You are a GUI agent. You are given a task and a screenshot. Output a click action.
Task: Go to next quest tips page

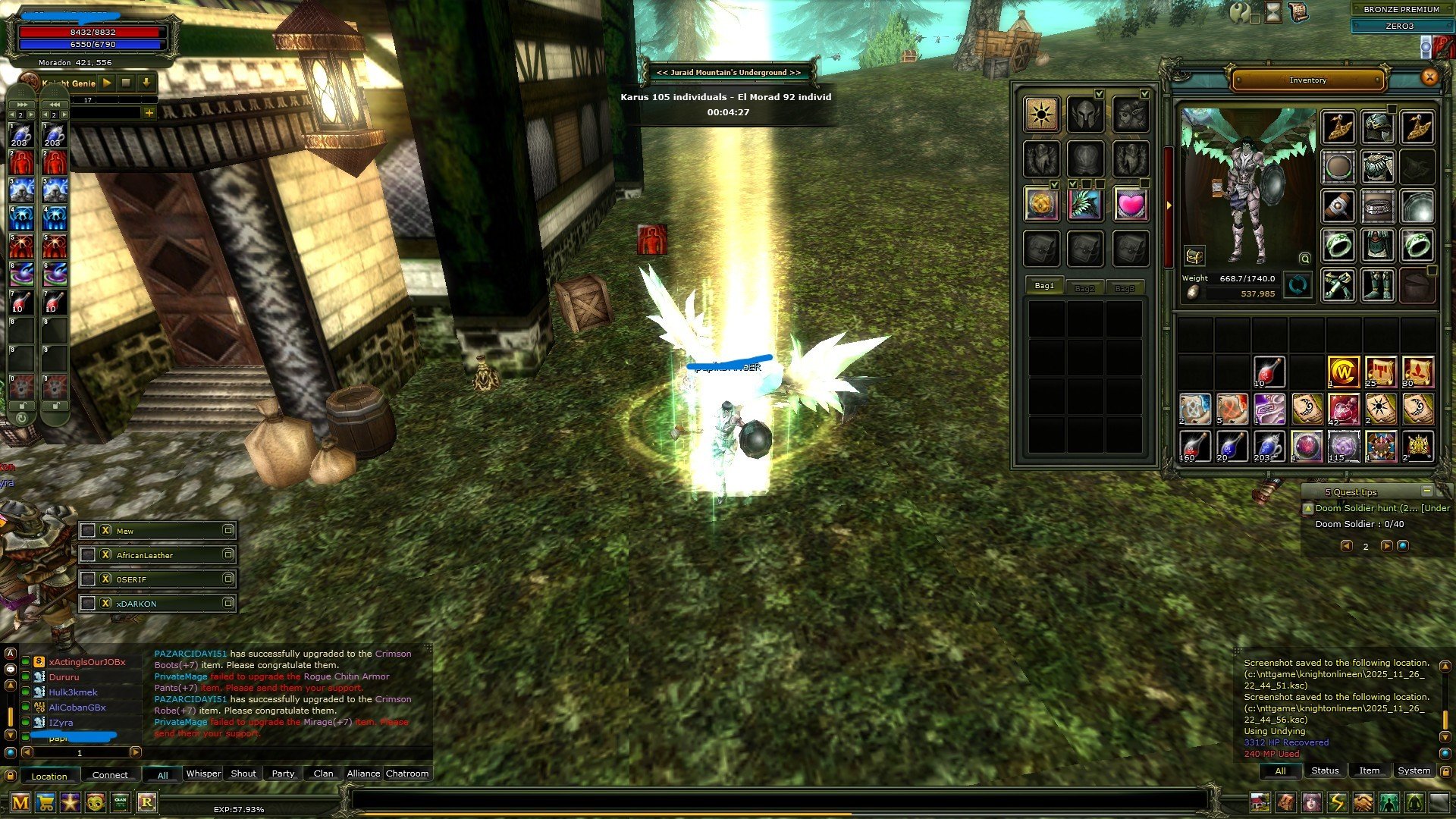(1386, 546)
